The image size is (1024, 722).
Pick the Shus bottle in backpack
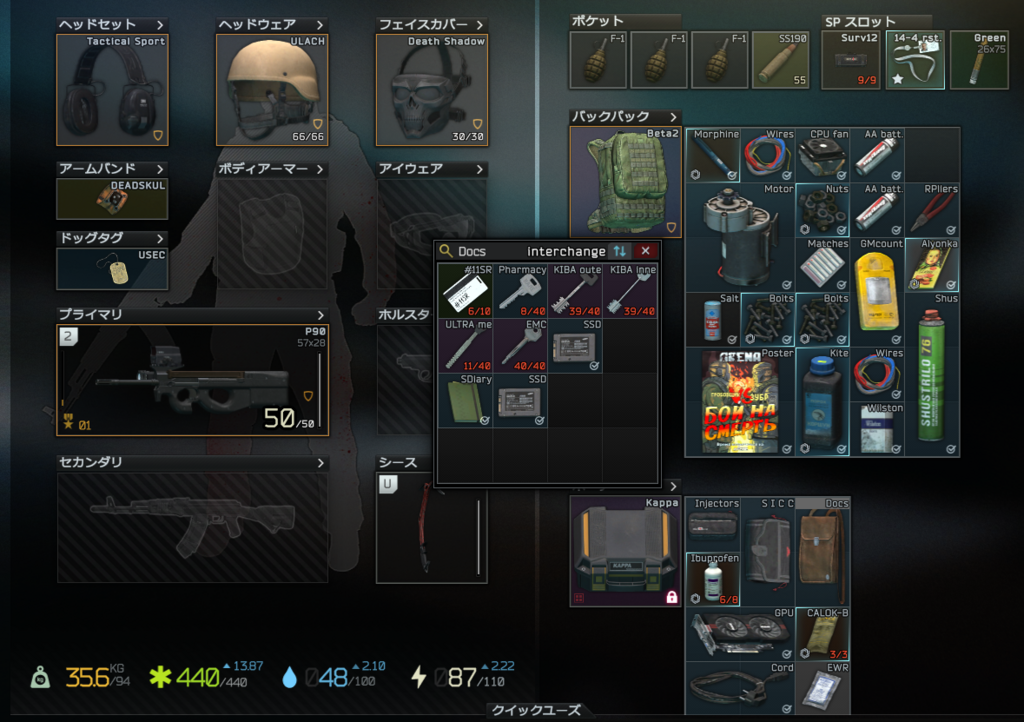pos(933,373)
